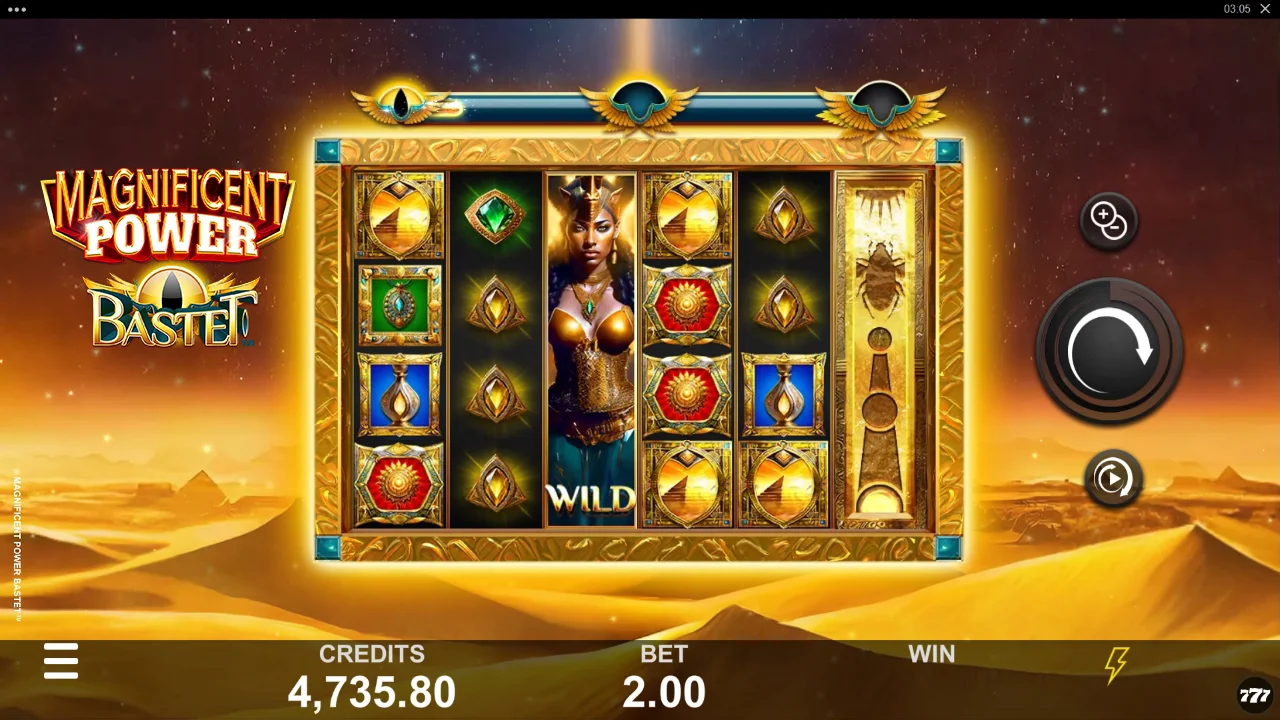Select the middle winged scarab progress marker
The height and width of the screenshot is (720, 1280).
640,97
